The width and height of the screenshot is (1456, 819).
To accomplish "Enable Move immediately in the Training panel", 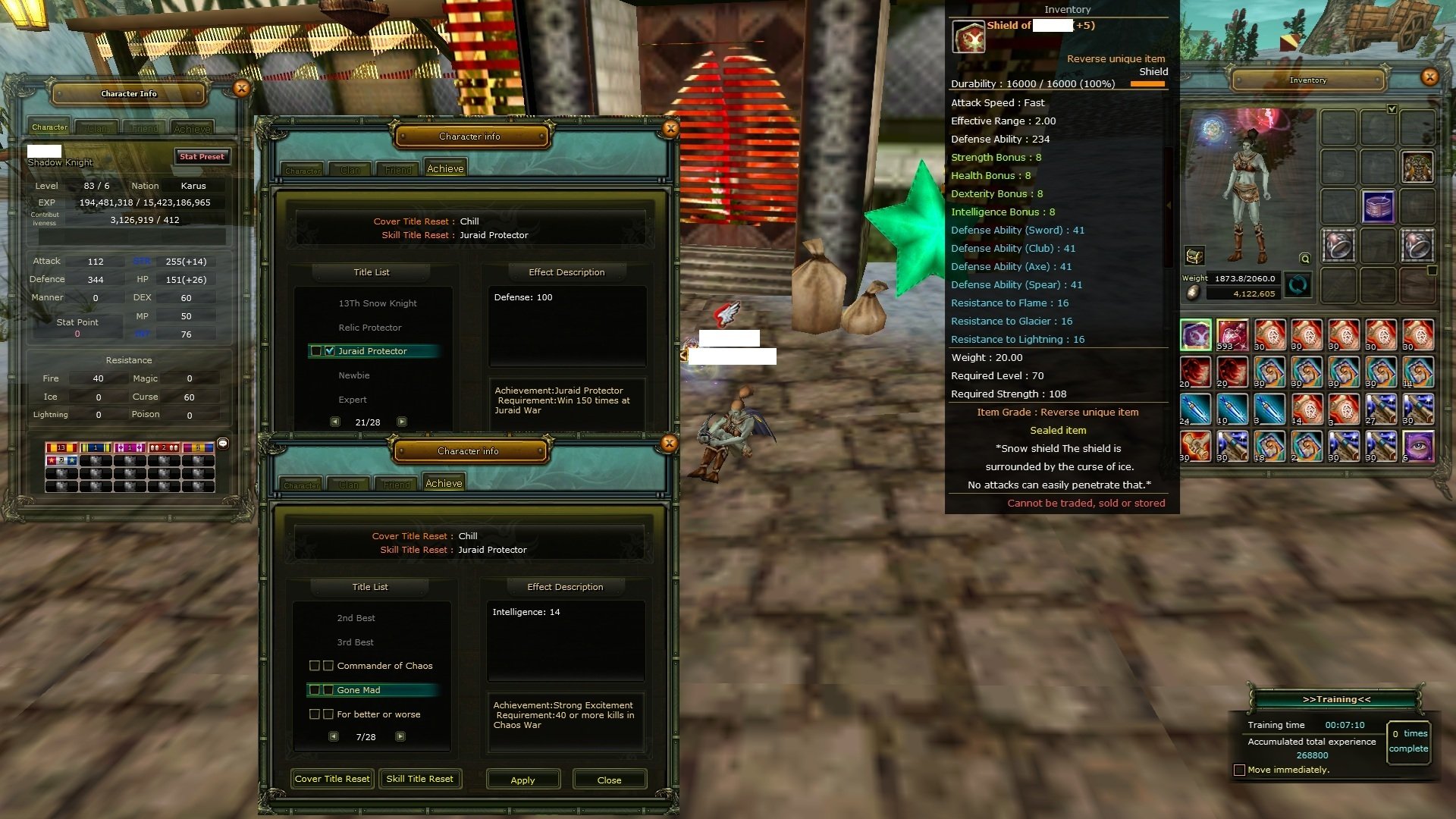I will coord(1239,769).
